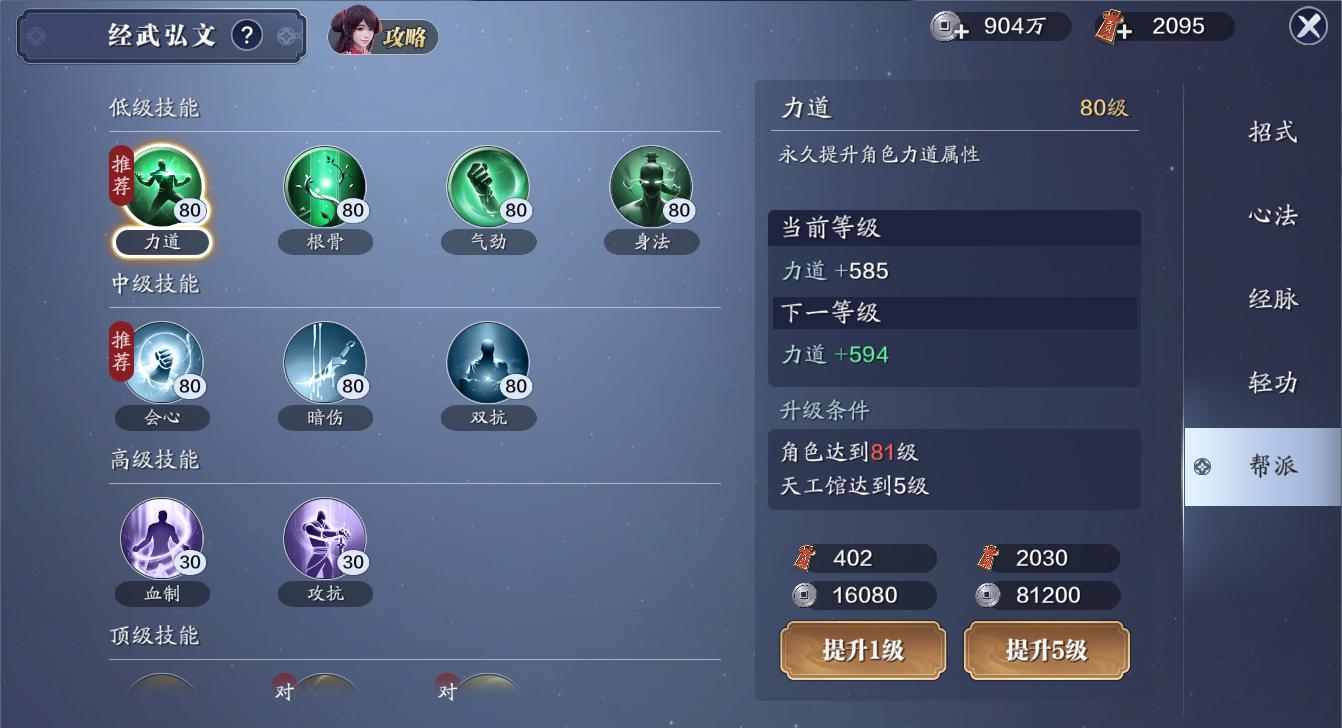The width and height of the screenshot is (1342, 728).
Task: Select the 力道 skill icon
Action: pos(161,188)
